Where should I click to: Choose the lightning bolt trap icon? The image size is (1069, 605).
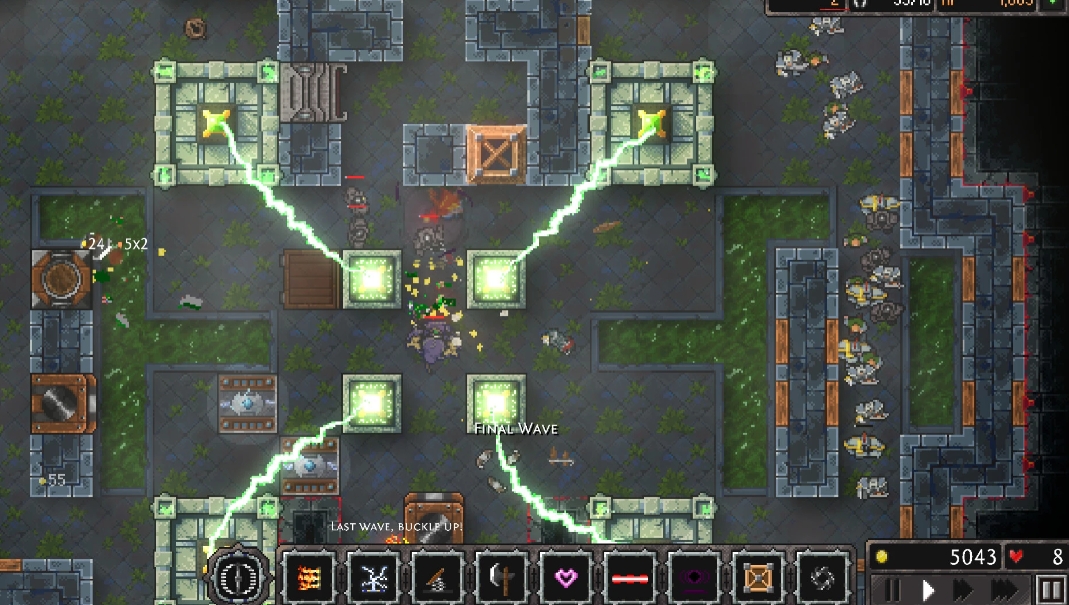(x=373, y=577)
